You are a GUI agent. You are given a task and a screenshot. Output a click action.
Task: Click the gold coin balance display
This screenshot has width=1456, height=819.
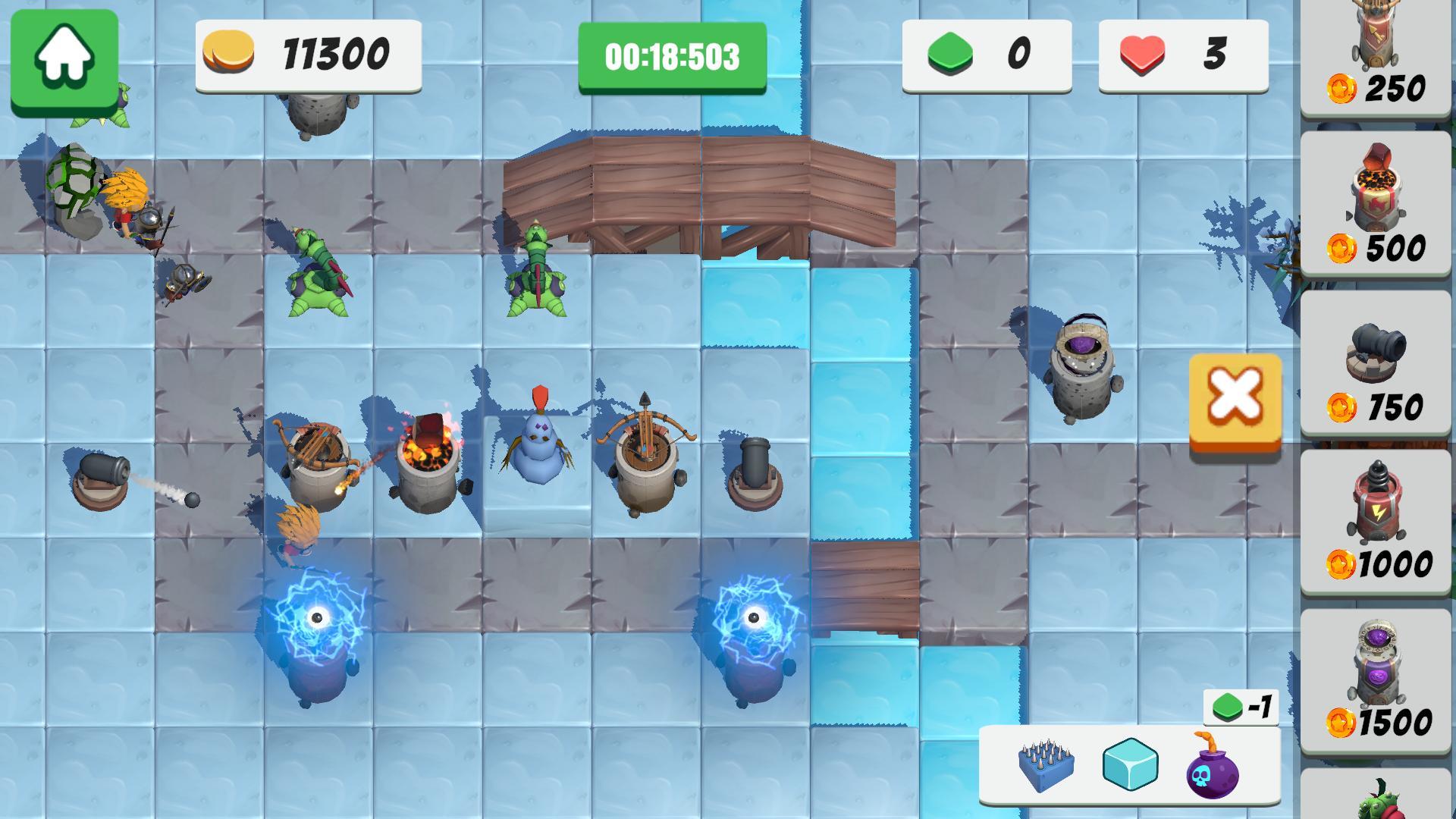307,55
